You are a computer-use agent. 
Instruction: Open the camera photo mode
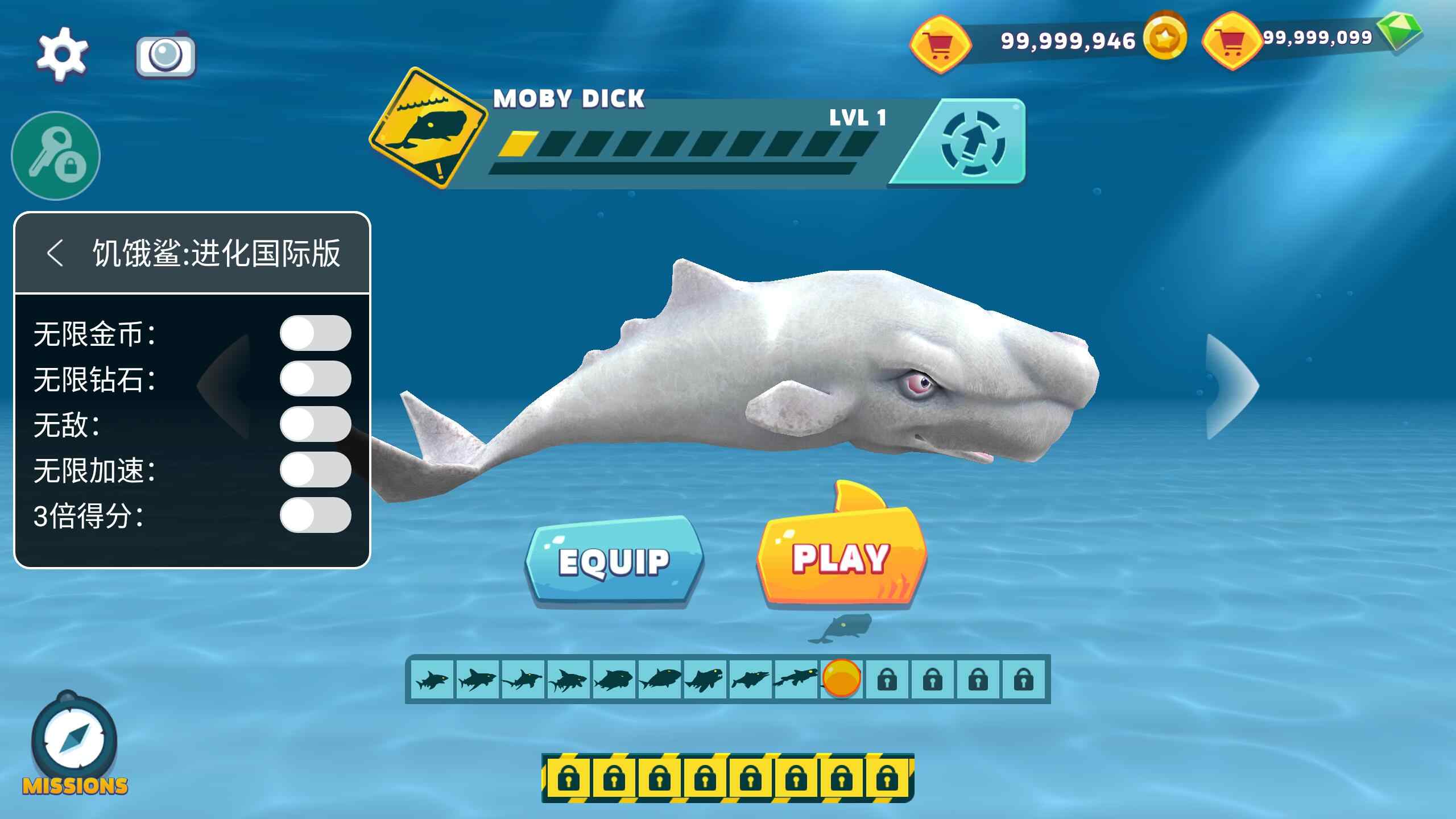coord(166,56)
